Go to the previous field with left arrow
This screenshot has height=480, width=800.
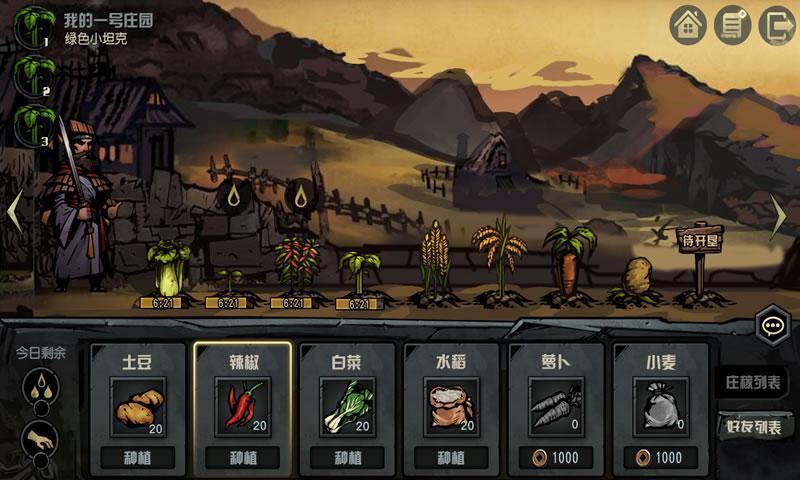click(15, 212)
